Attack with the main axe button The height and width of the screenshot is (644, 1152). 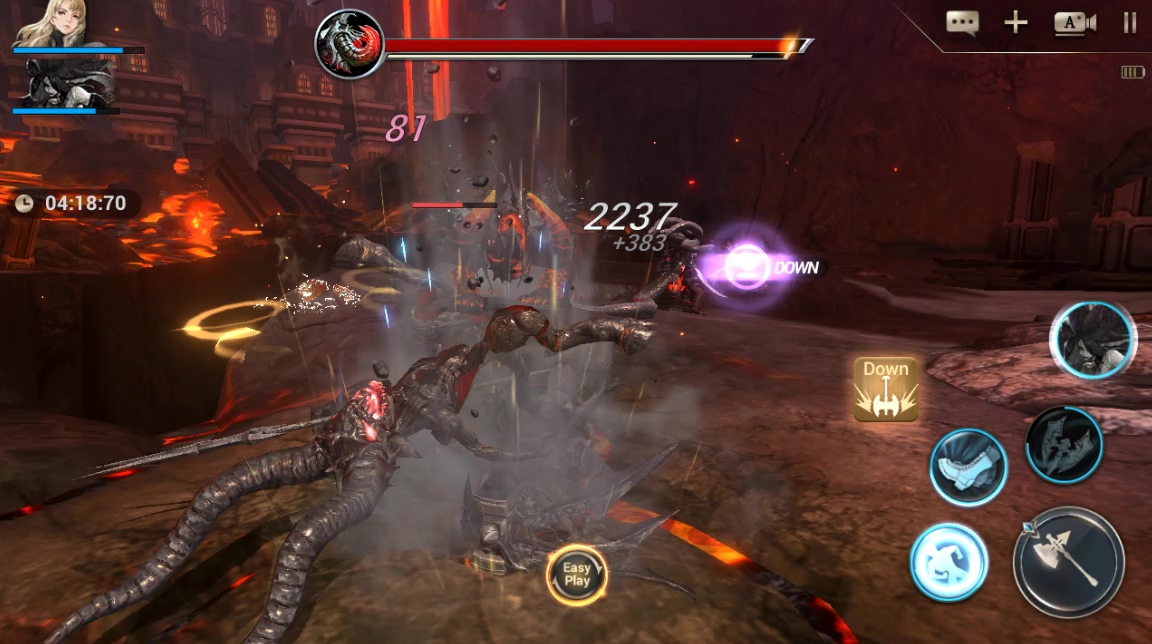click(1068, 561)
